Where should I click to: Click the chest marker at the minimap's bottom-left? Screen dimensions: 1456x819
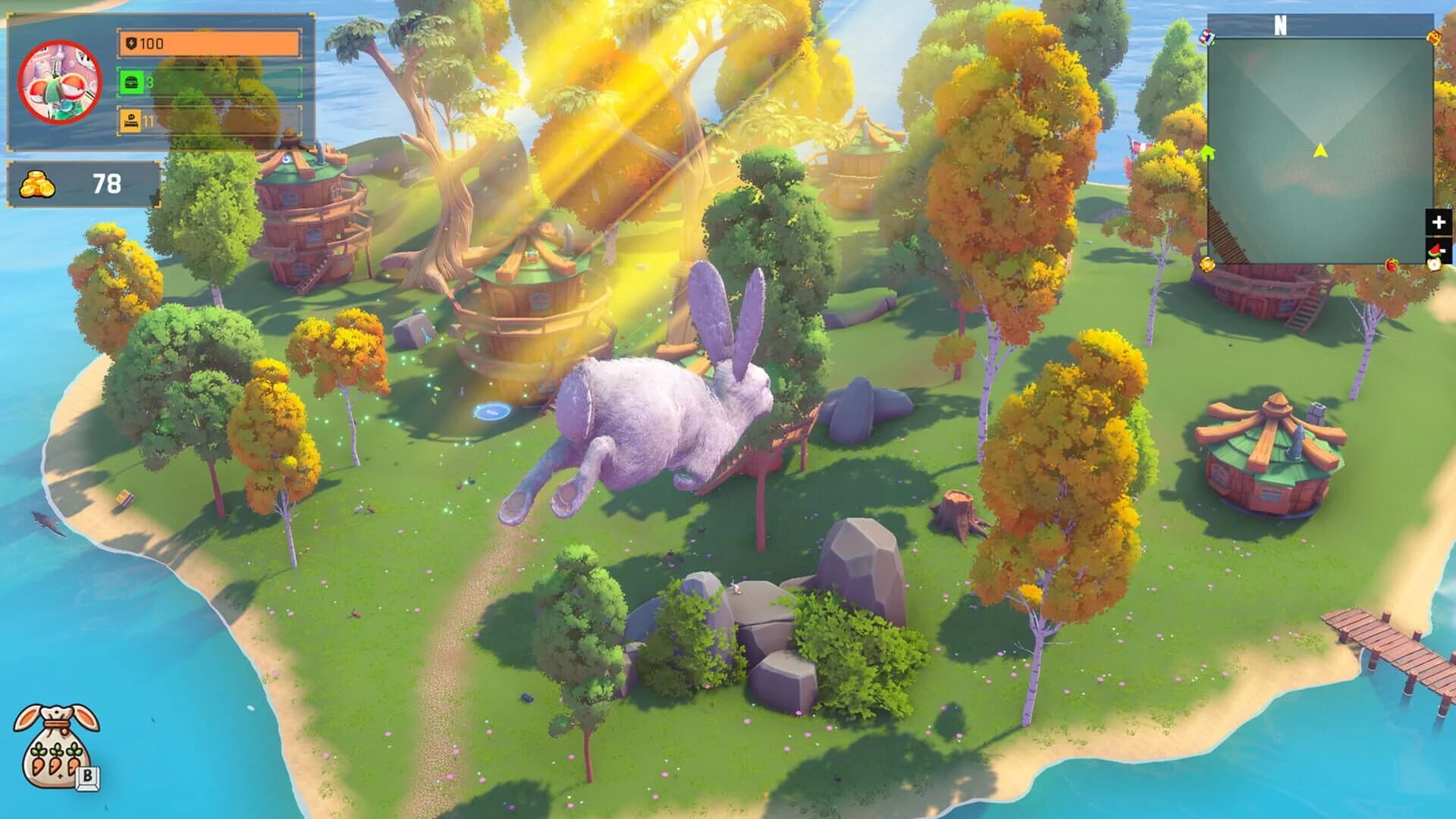[1208, 264]
